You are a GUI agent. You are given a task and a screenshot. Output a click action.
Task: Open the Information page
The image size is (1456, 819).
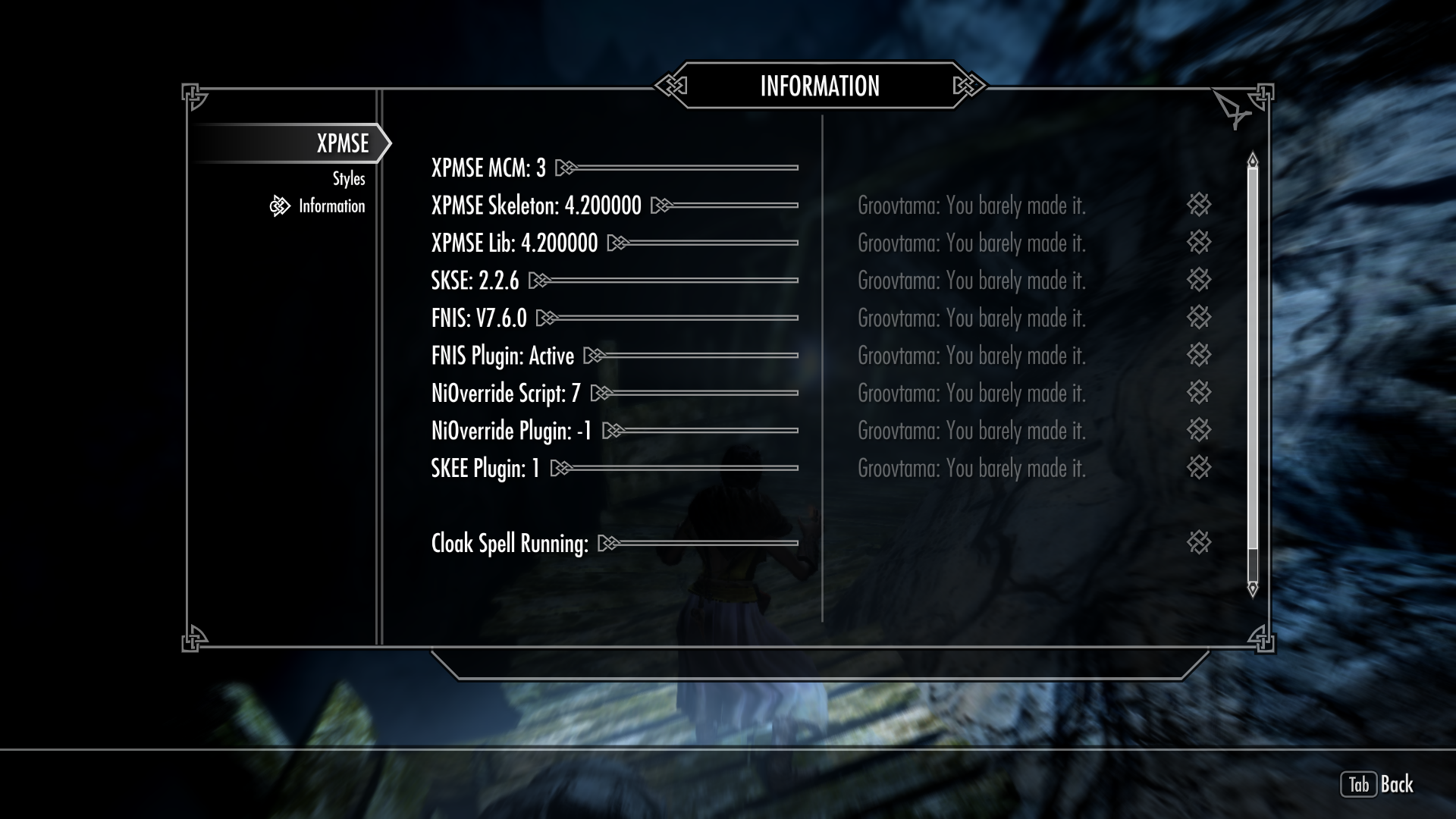click(x=331, y=206)
